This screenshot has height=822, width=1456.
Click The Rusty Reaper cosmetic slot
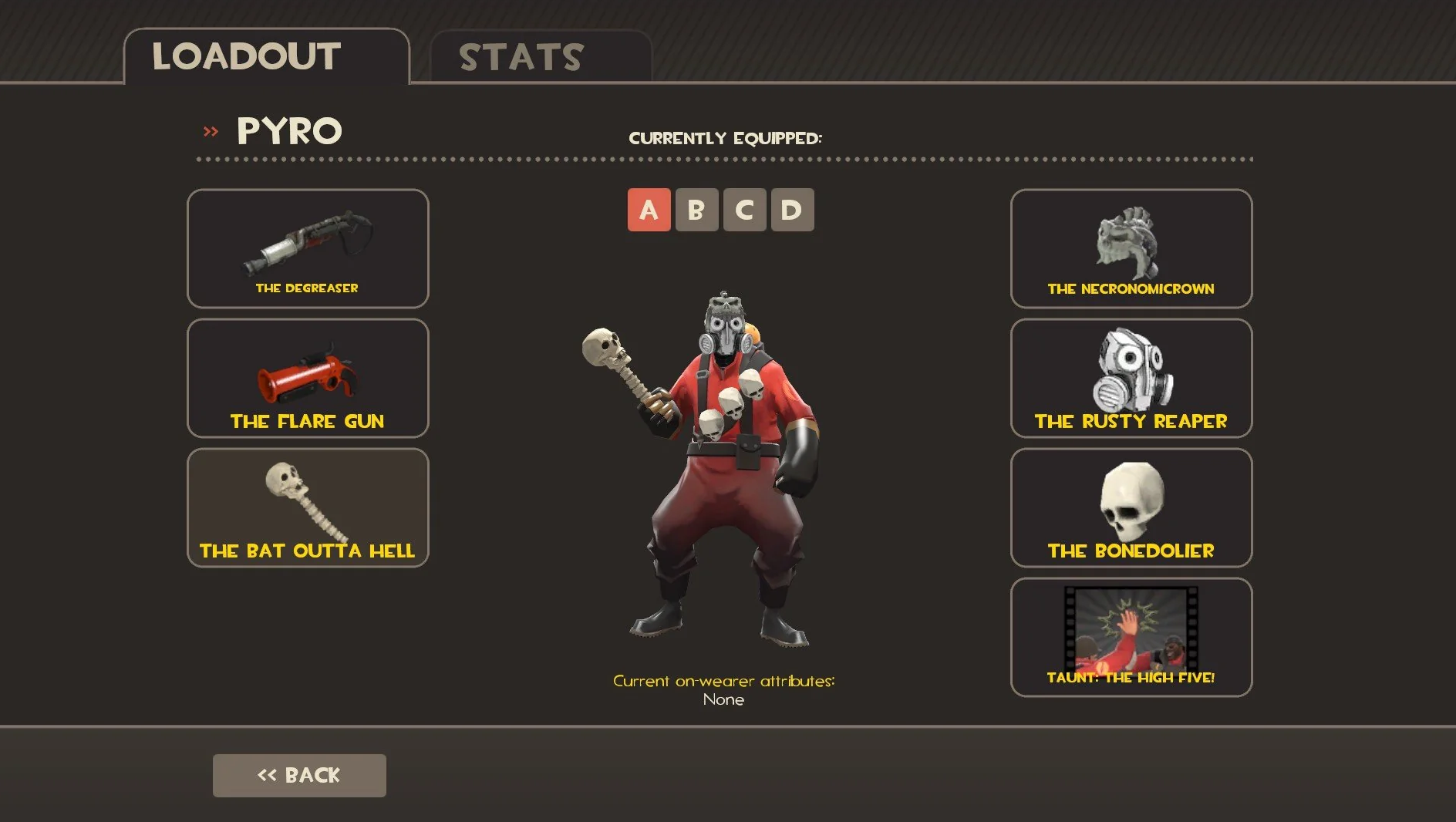[x=1131, y=378]
